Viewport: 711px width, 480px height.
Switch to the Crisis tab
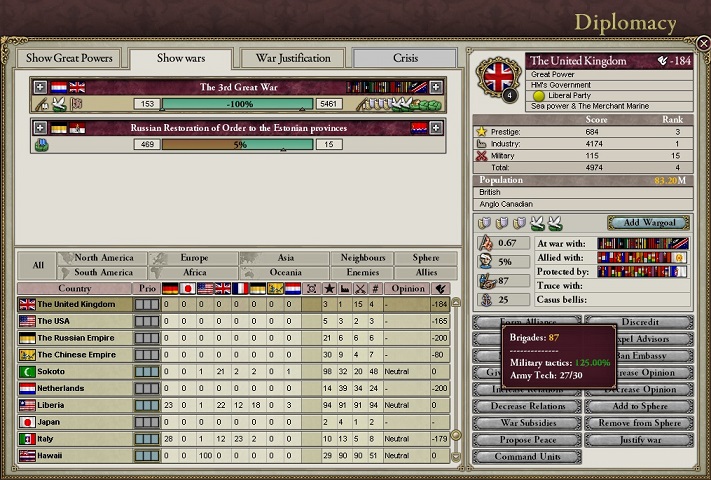coord(405,58)
